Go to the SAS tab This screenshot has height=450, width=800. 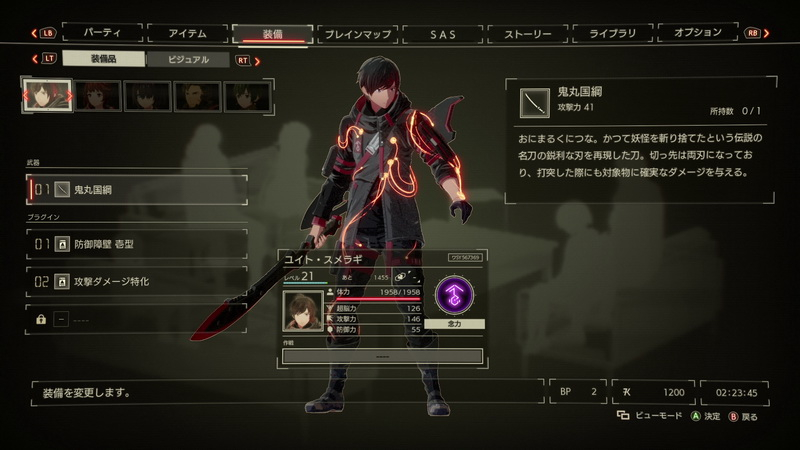click(x=443, y=34)
